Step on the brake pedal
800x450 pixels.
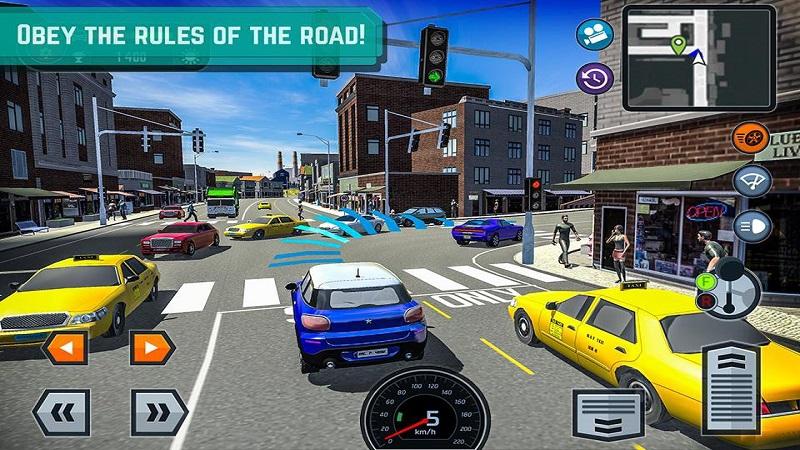click(607, 412)
